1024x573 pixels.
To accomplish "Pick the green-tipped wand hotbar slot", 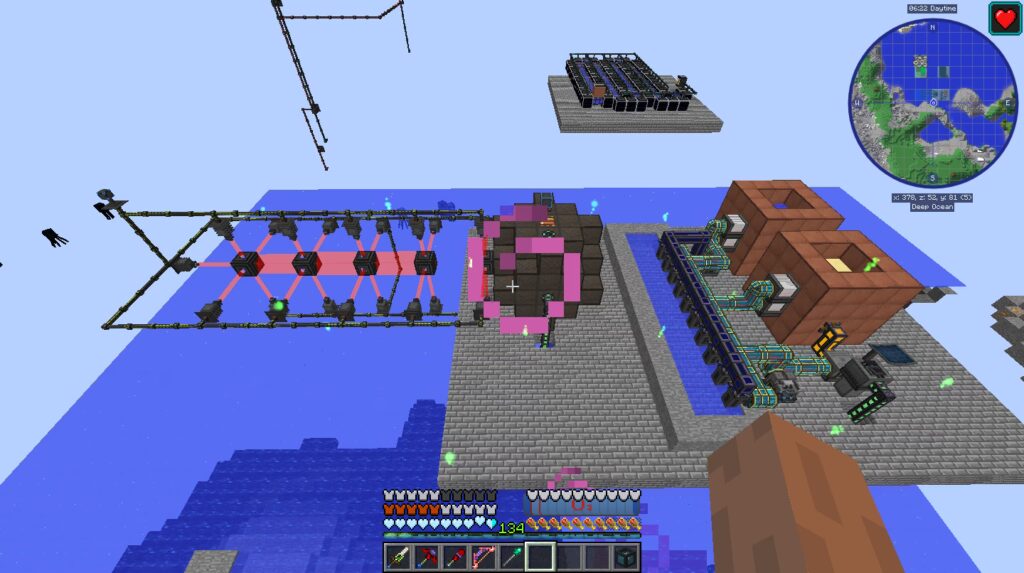I will [512, 556].
